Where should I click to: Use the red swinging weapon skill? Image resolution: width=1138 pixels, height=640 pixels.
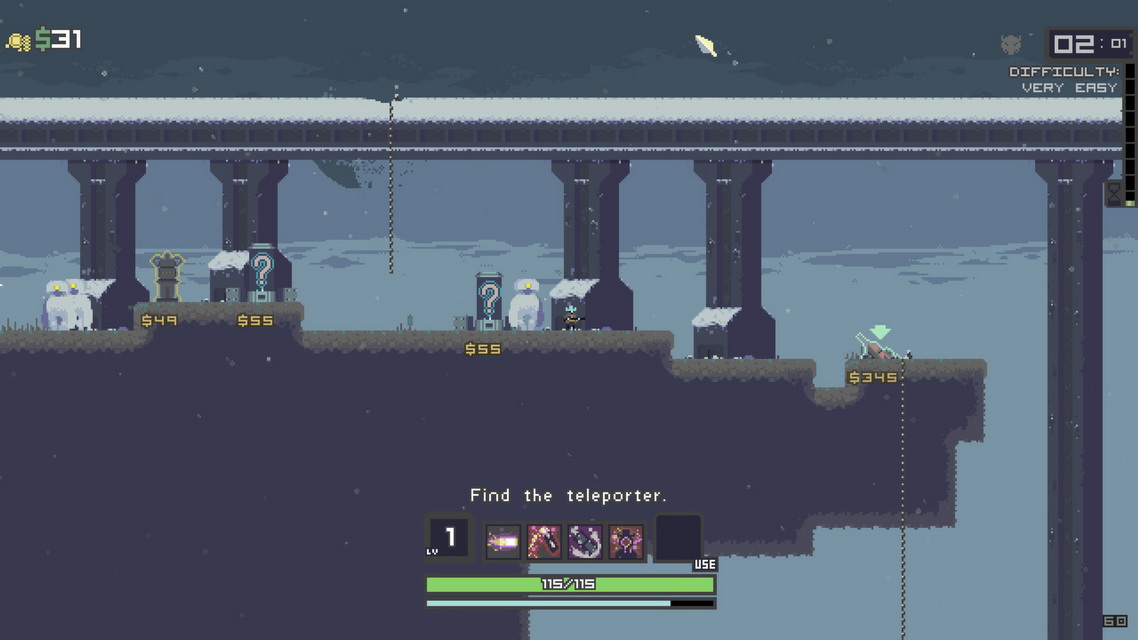[x=544, y=542]
